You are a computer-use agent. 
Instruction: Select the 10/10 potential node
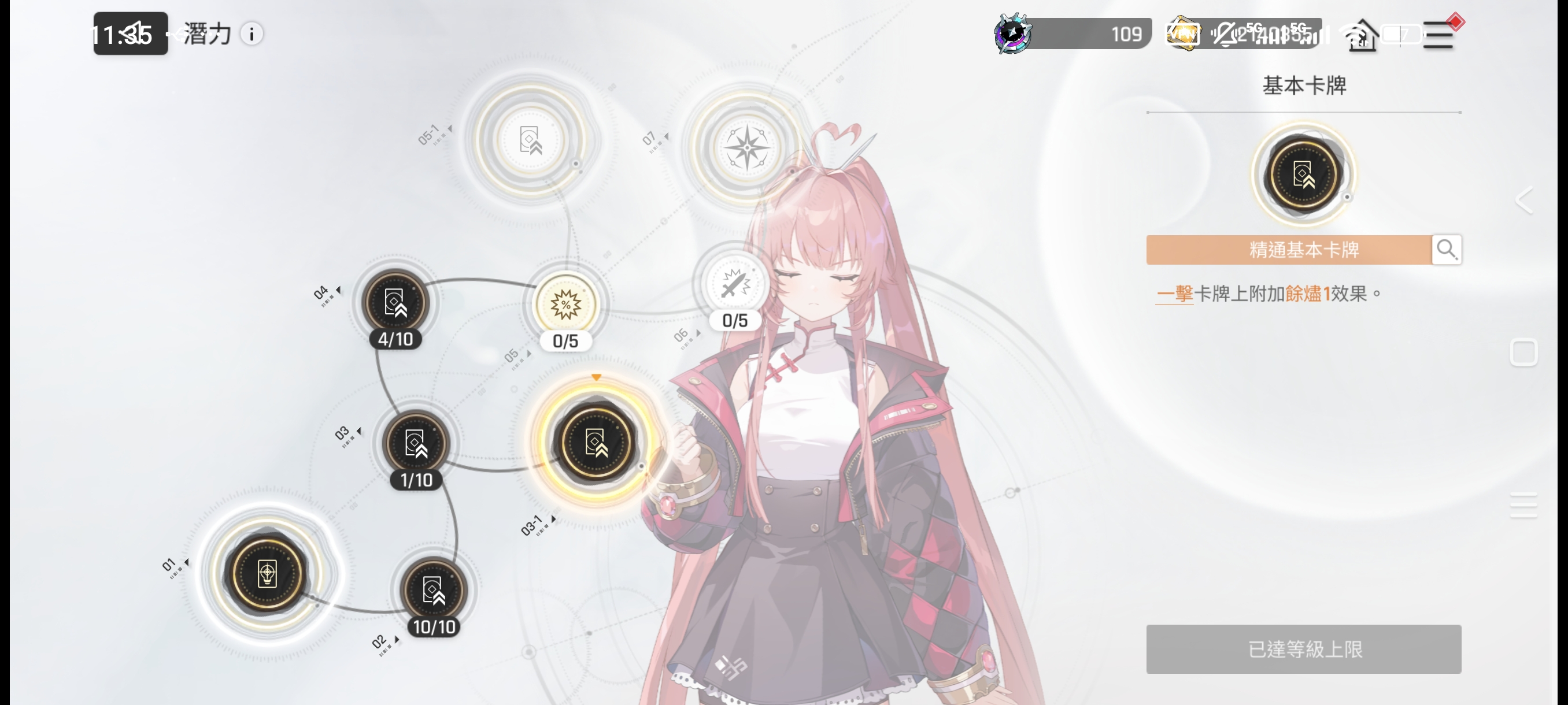click(434, 591)
